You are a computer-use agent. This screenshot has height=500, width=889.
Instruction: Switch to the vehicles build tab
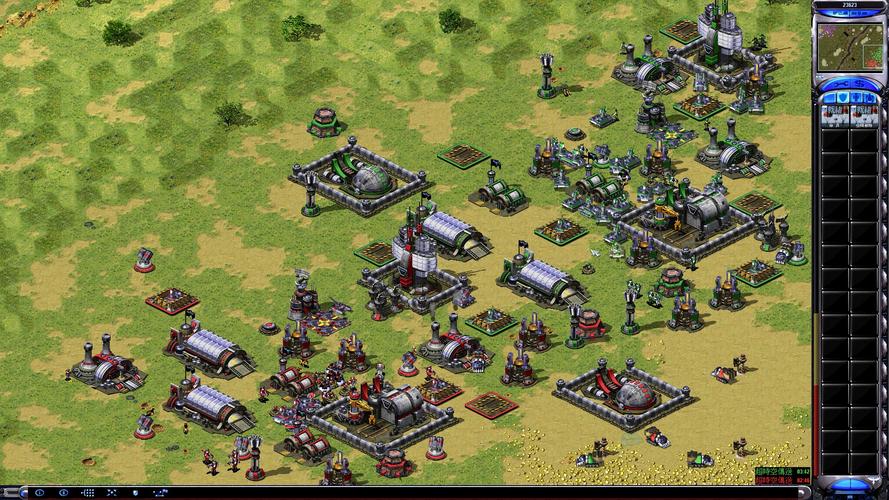869,99
